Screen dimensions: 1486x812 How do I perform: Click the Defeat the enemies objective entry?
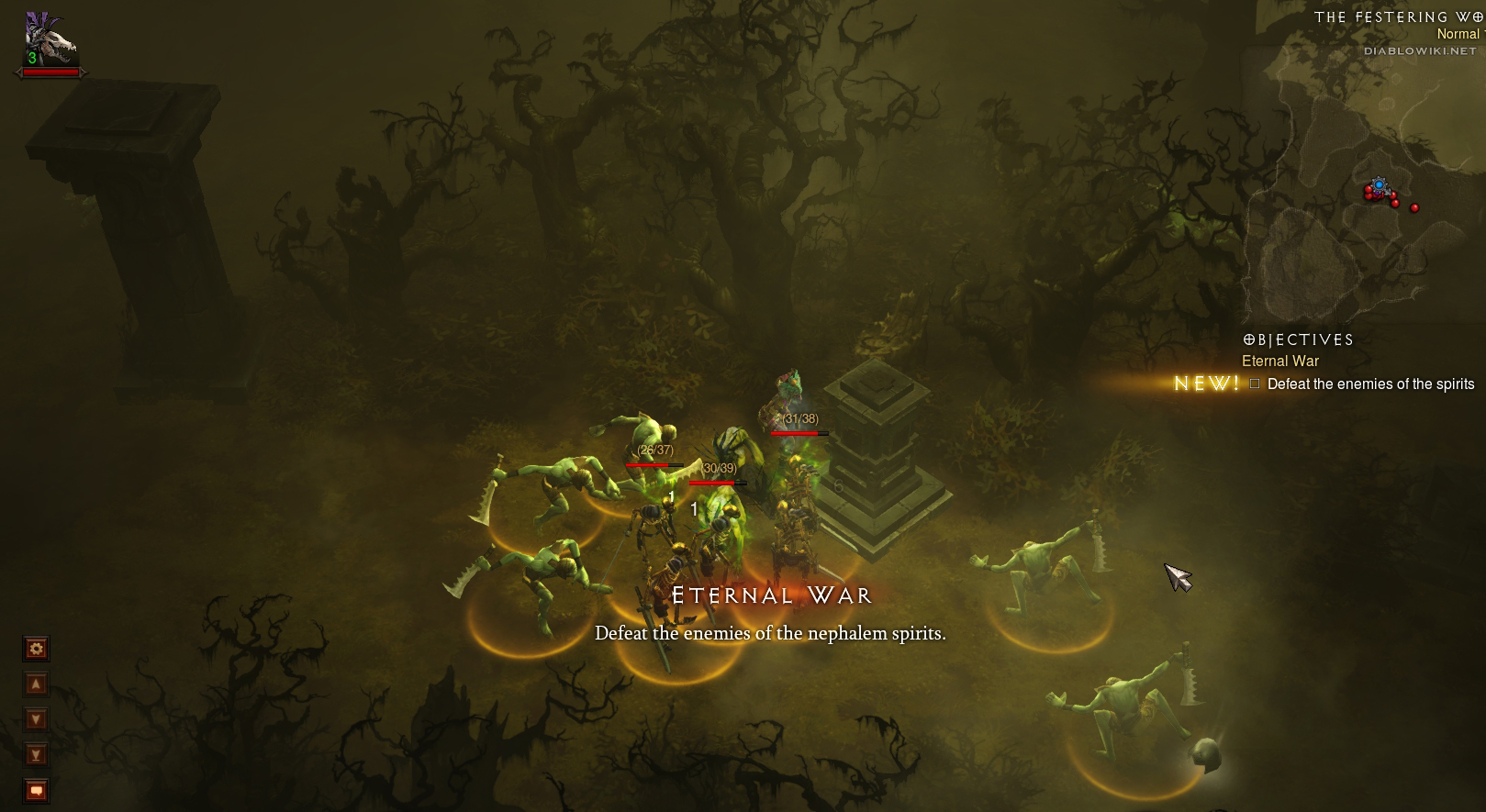(x=1369, y=384)
